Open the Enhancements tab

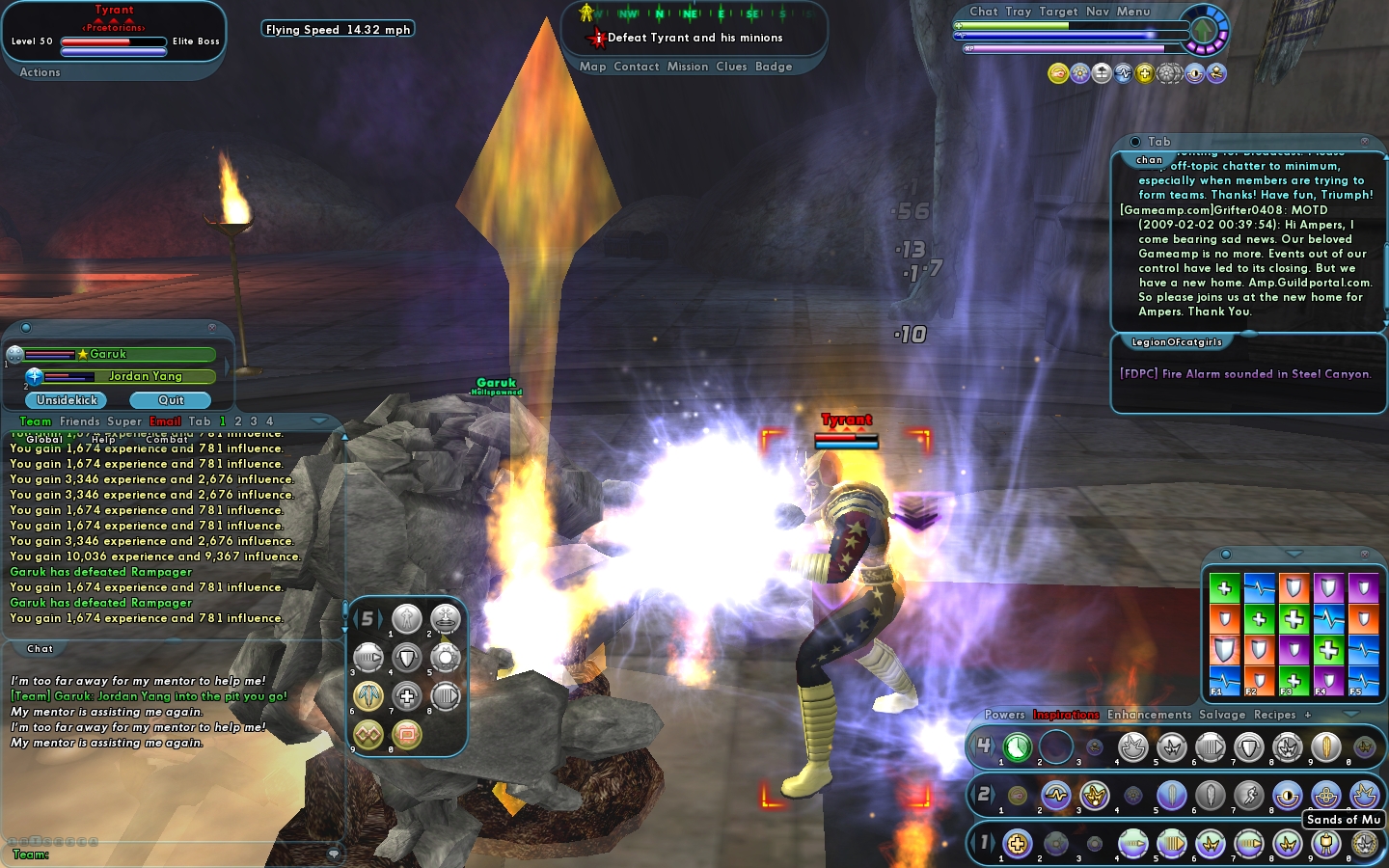(1149, 715)
